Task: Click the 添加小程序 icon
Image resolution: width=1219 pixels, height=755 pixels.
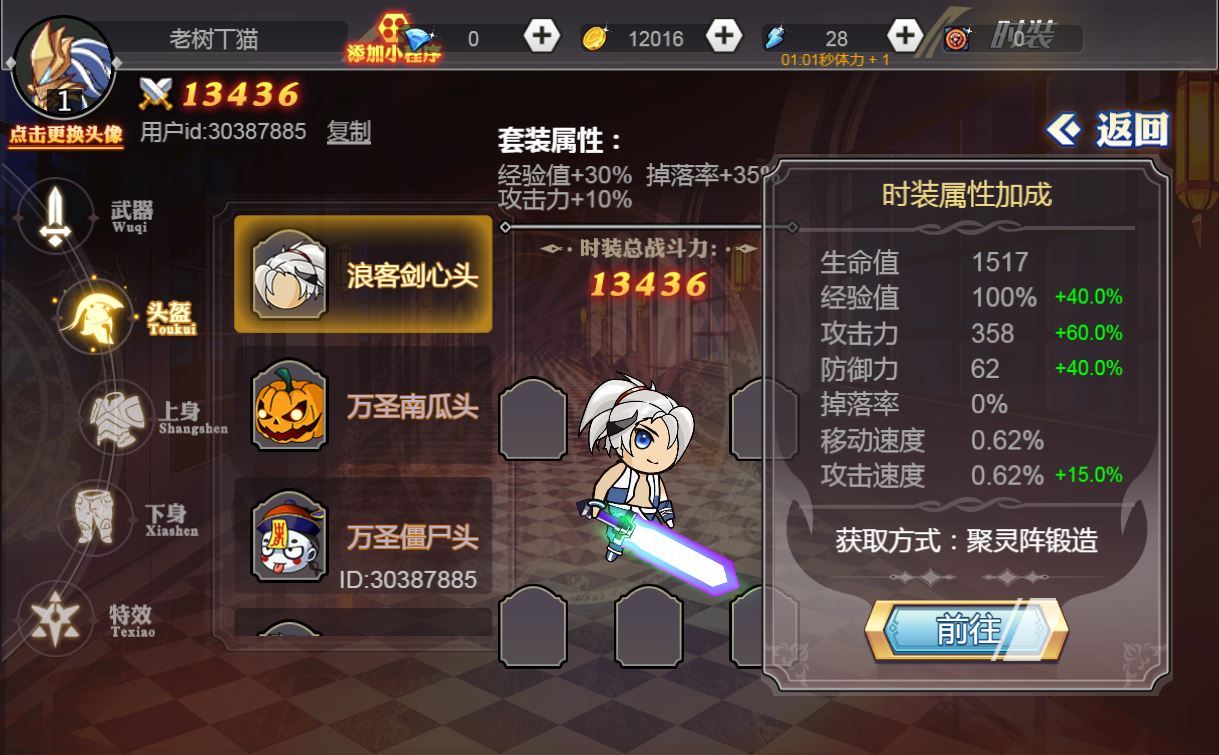Action: pos(394,40)
